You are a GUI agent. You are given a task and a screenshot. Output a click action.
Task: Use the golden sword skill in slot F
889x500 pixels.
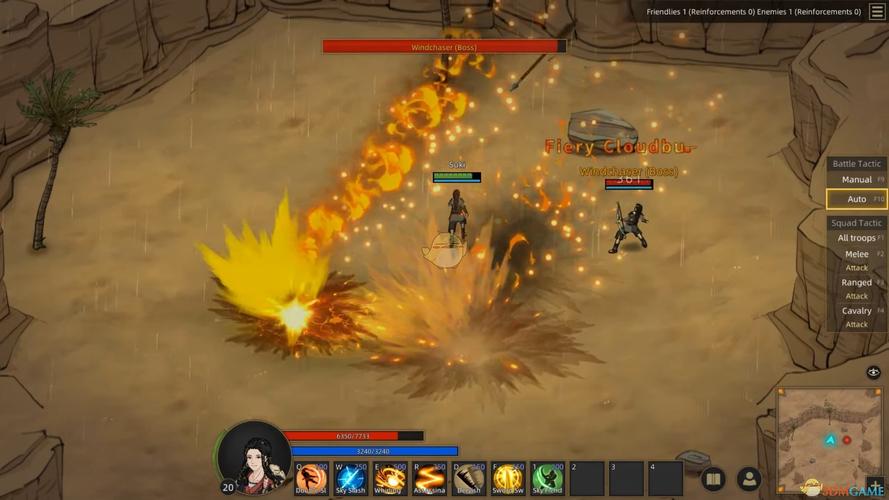pos(509,479)
